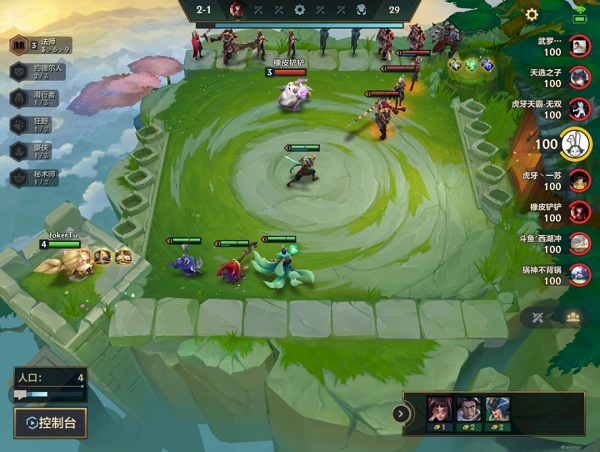Open the settings gear menu
Viewport: 600px width, 452px height.
point(532,15)
